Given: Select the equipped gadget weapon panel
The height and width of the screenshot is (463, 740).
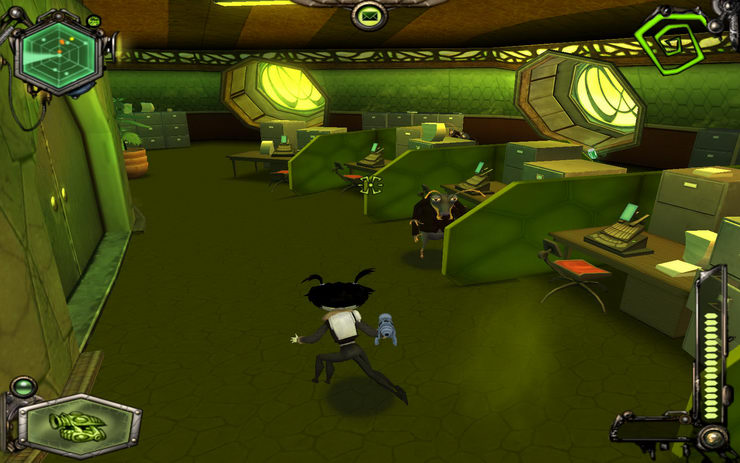Looking at the screenshot, I should (80, 420).
